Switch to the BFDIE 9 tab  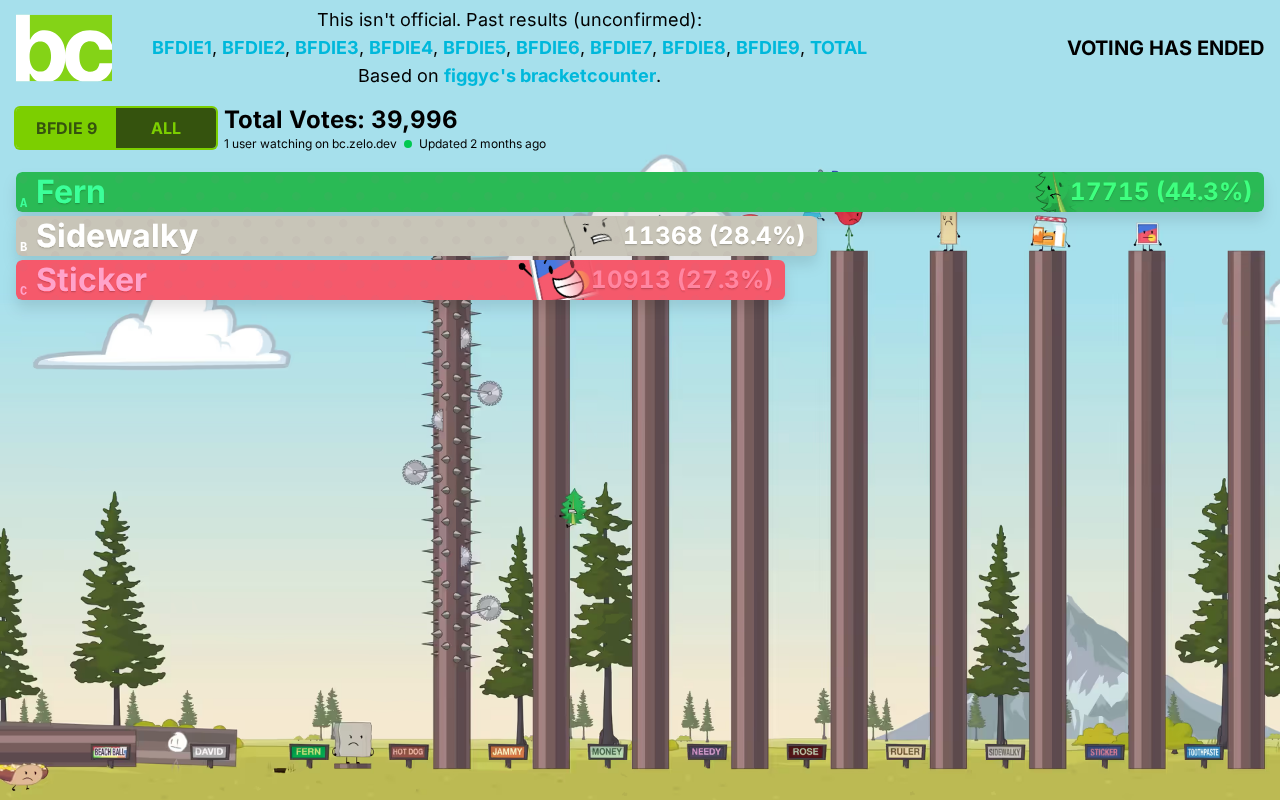click(66, 128)
